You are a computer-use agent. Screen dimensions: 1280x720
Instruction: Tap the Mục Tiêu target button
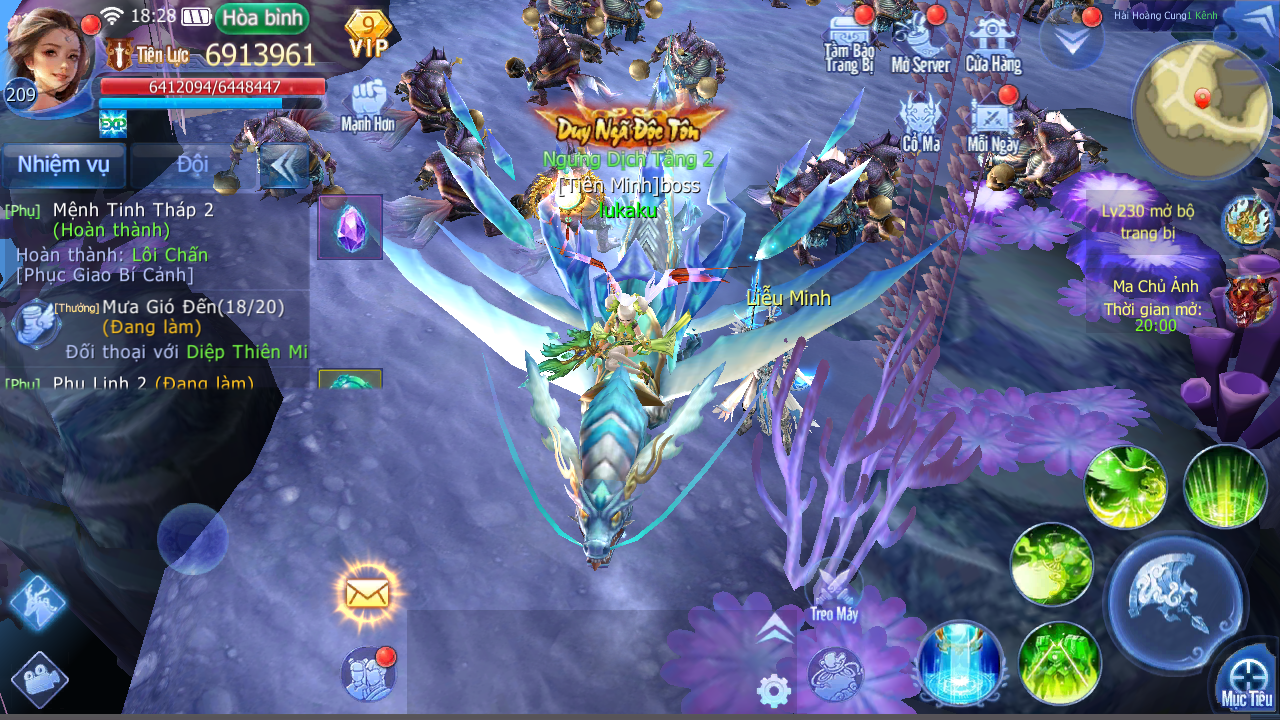coord(1247,678)
